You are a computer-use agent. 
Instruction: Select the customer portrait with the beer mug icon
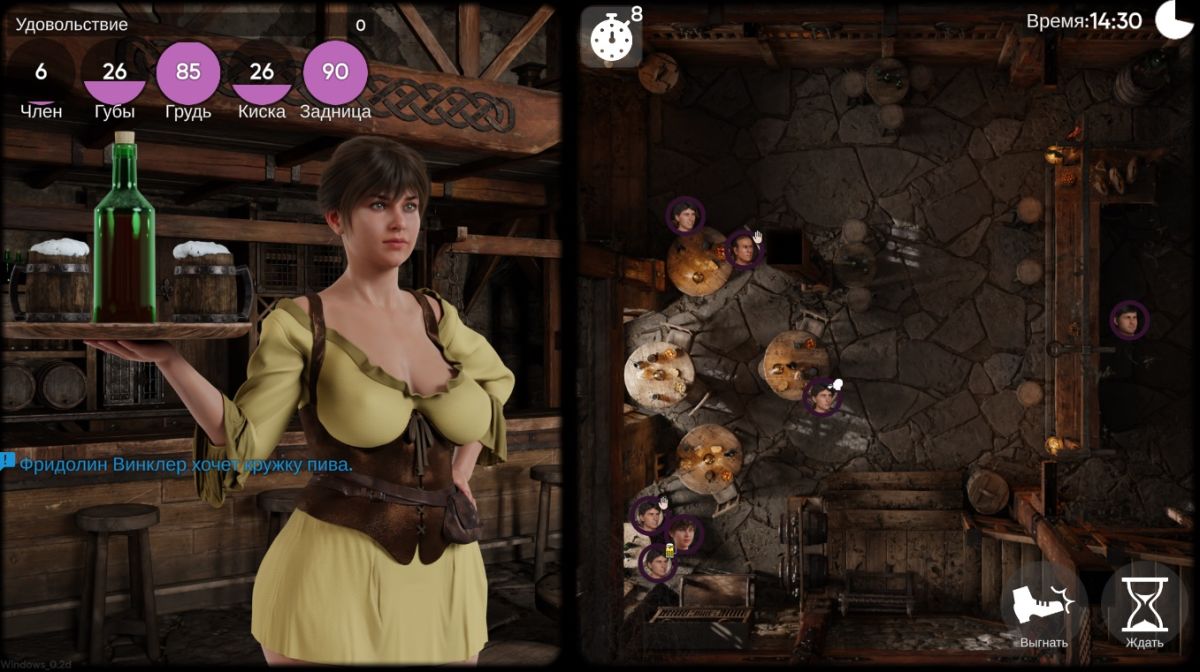[657, 564]
